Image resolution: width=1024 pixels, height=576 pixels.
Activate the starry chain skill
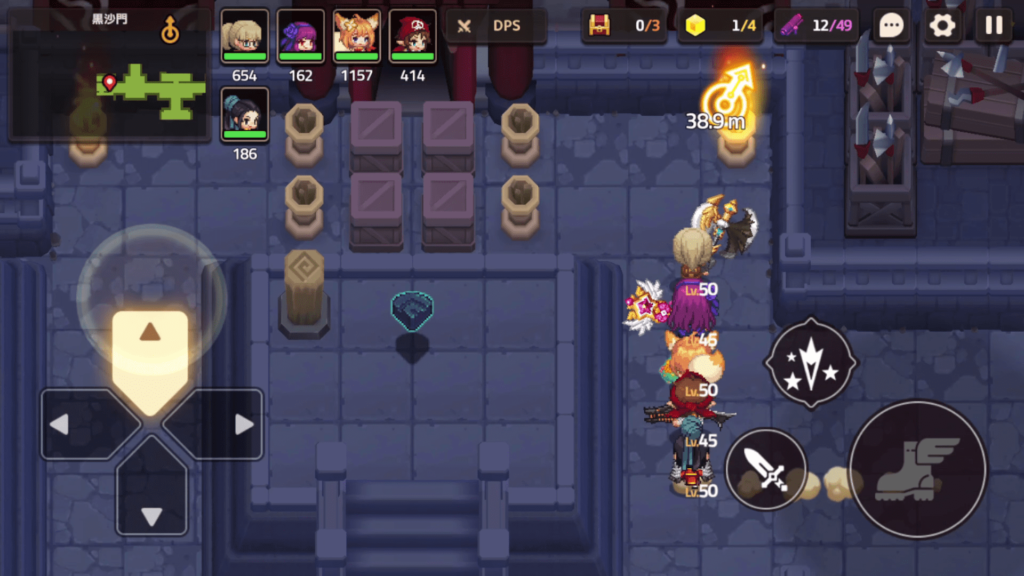click(809, 362)
